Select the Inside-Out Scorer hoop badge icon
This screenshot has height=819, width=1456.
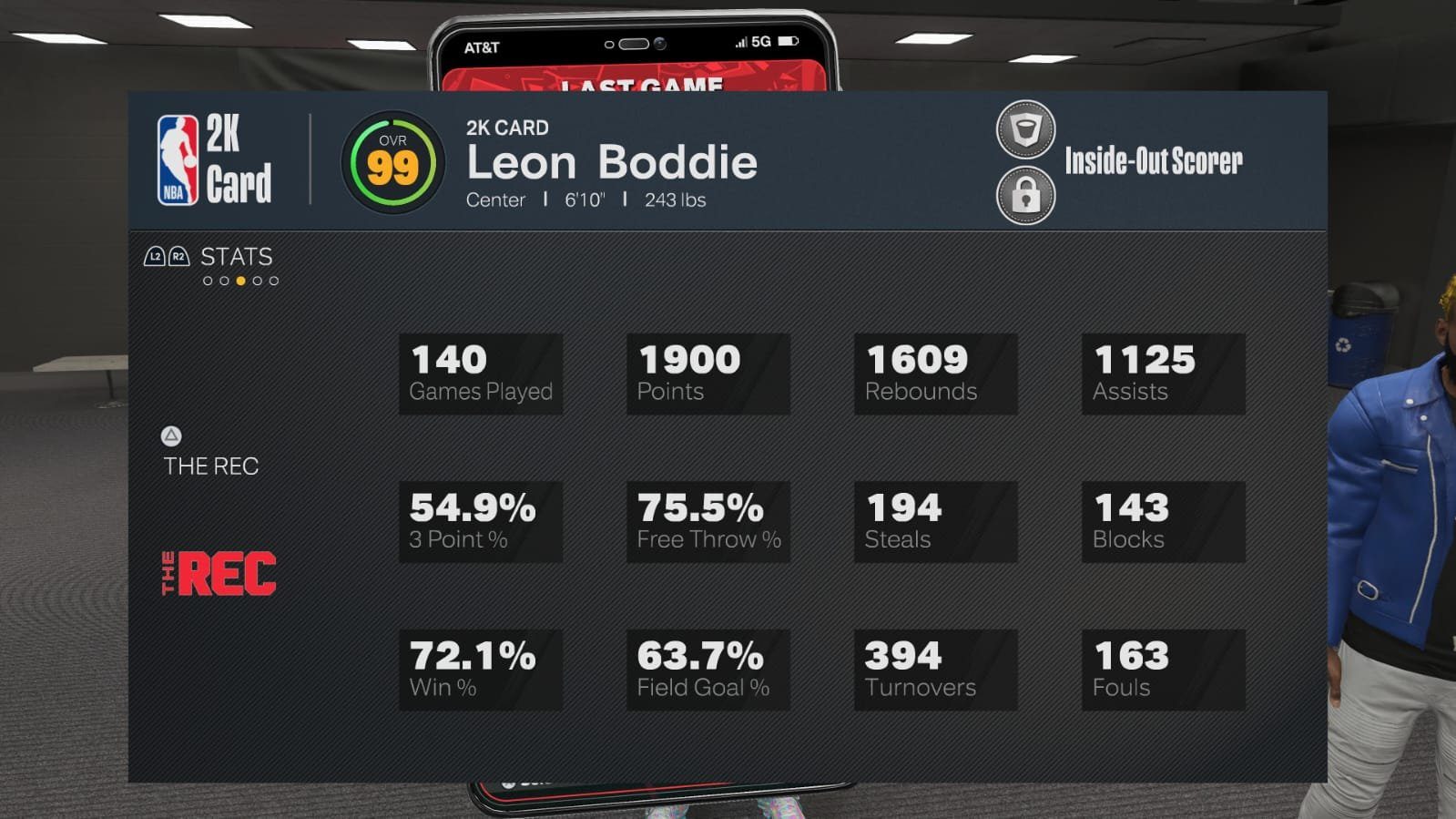tap(1024, 128)
